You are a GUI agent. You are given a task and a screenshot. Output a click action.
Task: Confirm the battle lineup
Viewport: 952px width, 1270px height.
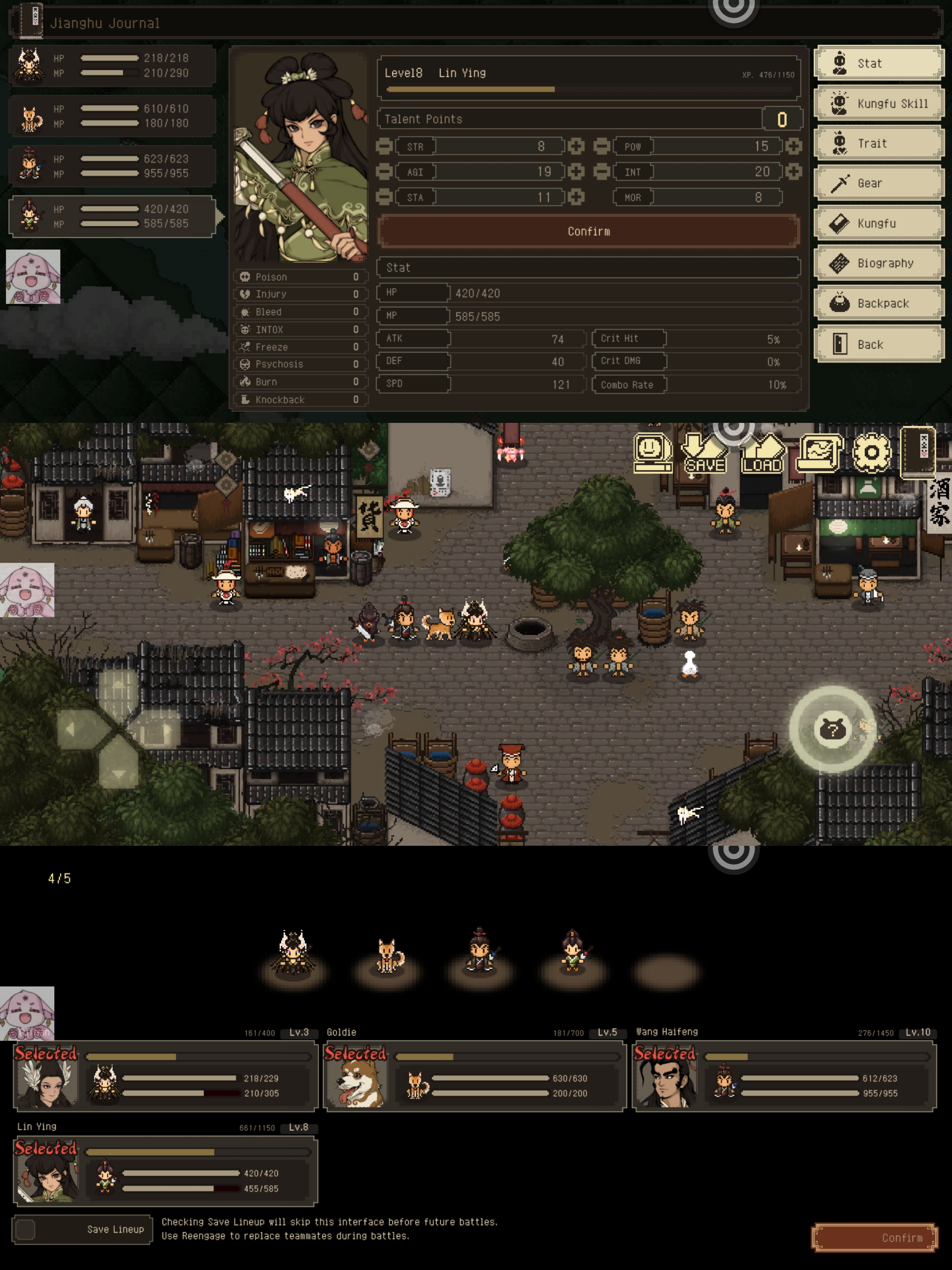[x=874, y=1238]
